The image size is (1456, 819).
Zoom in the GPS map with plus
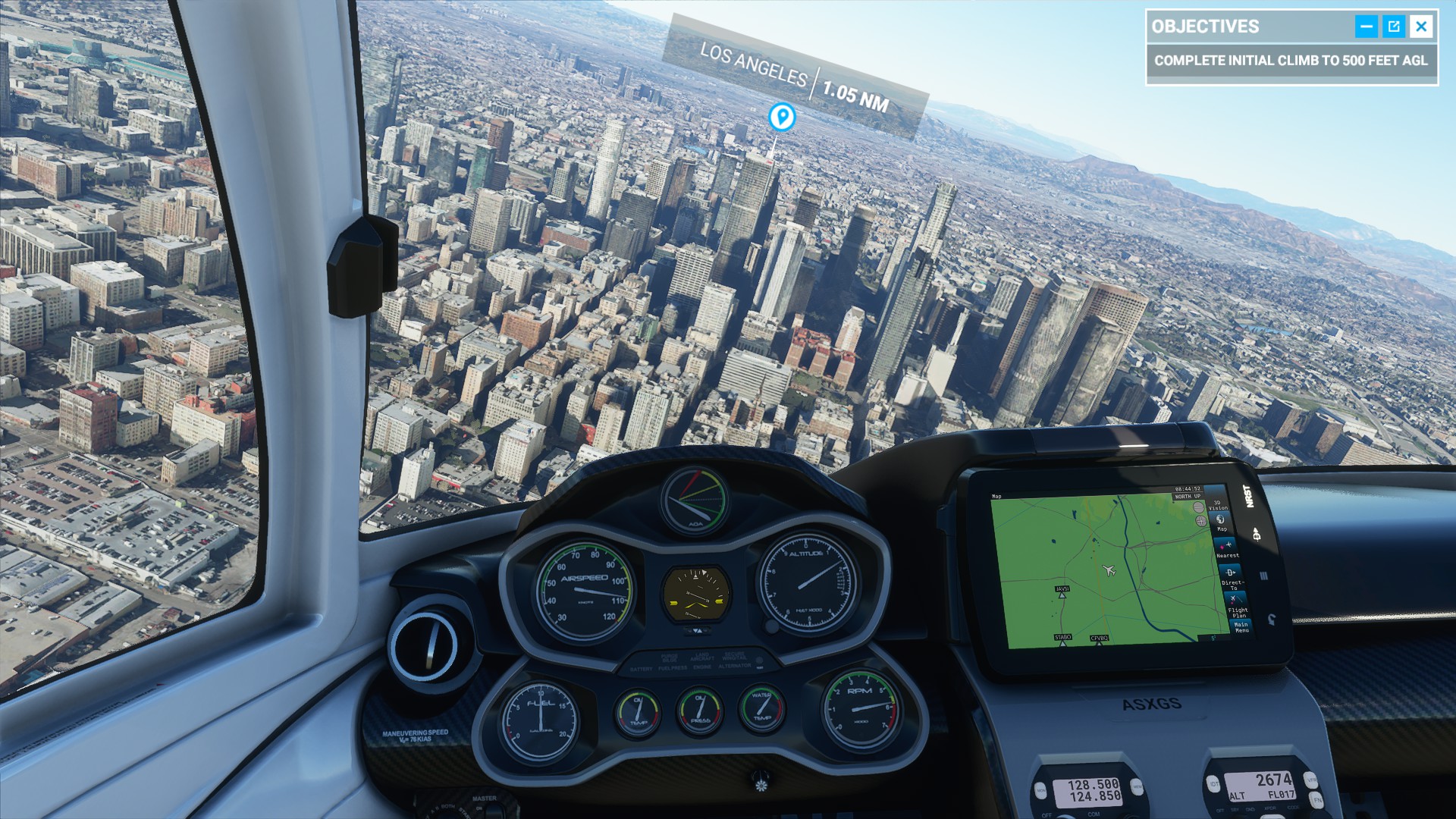coord(1201,521)
